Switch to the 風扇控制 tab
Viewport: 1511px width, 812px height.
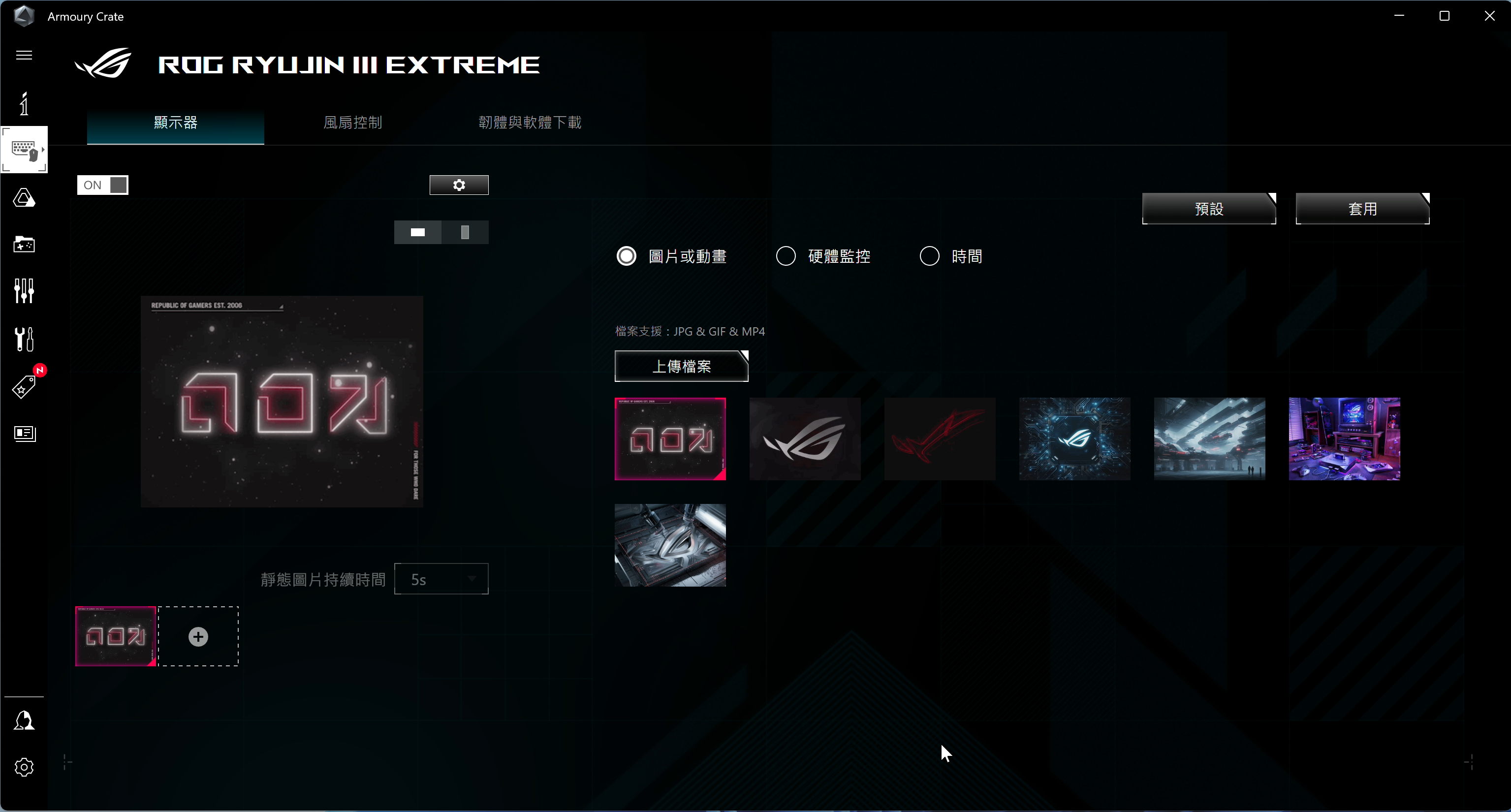click(x=352, y=123)
